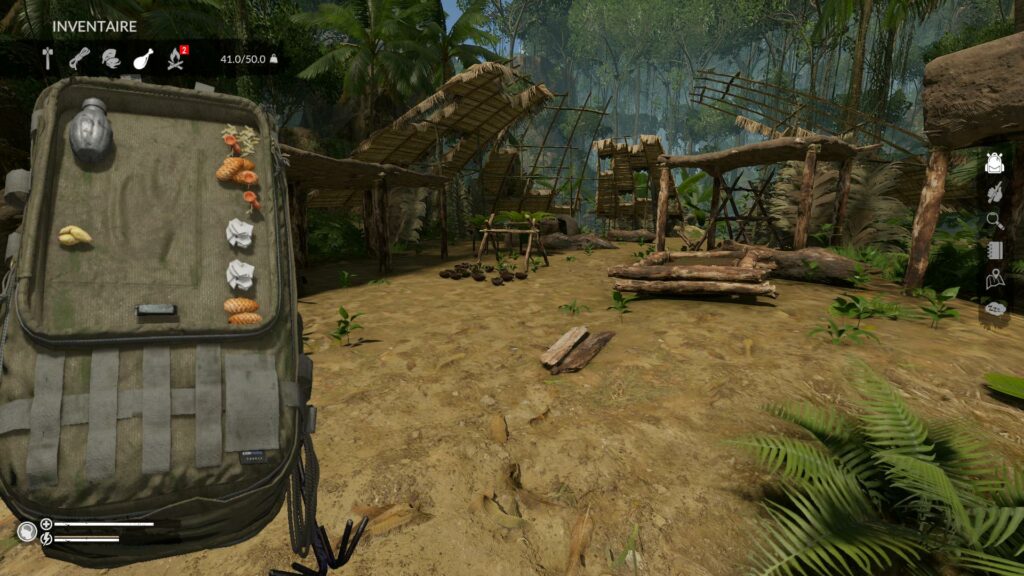The width and height of the screenshot is (1024, 576).
Task: Open crafting via the hand icon
Action: click(994, 192)
